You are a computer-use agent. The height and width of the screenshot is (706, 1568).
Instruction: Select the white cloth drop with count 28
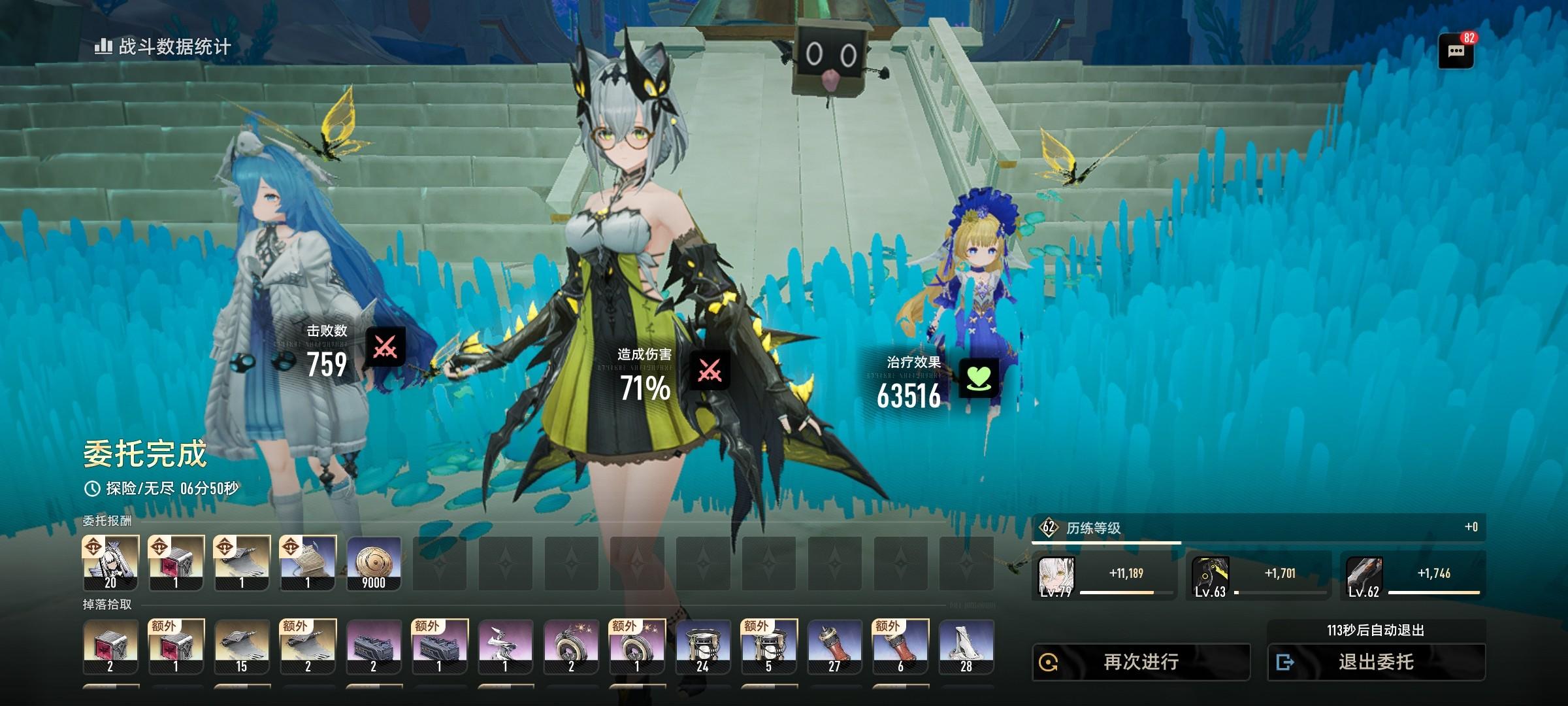[966, 647]
